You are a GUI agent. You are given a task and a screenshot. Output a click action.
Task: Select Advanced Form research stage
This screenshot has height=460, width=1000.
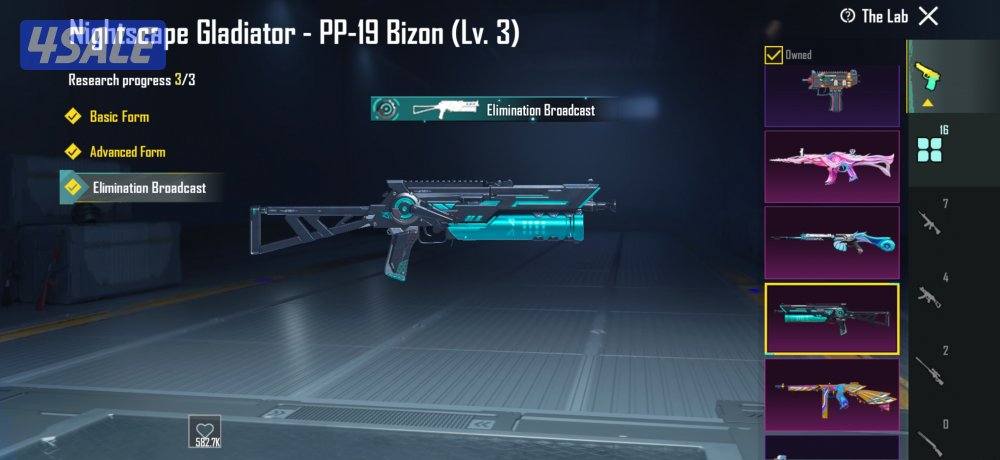(x=127, y=152)
